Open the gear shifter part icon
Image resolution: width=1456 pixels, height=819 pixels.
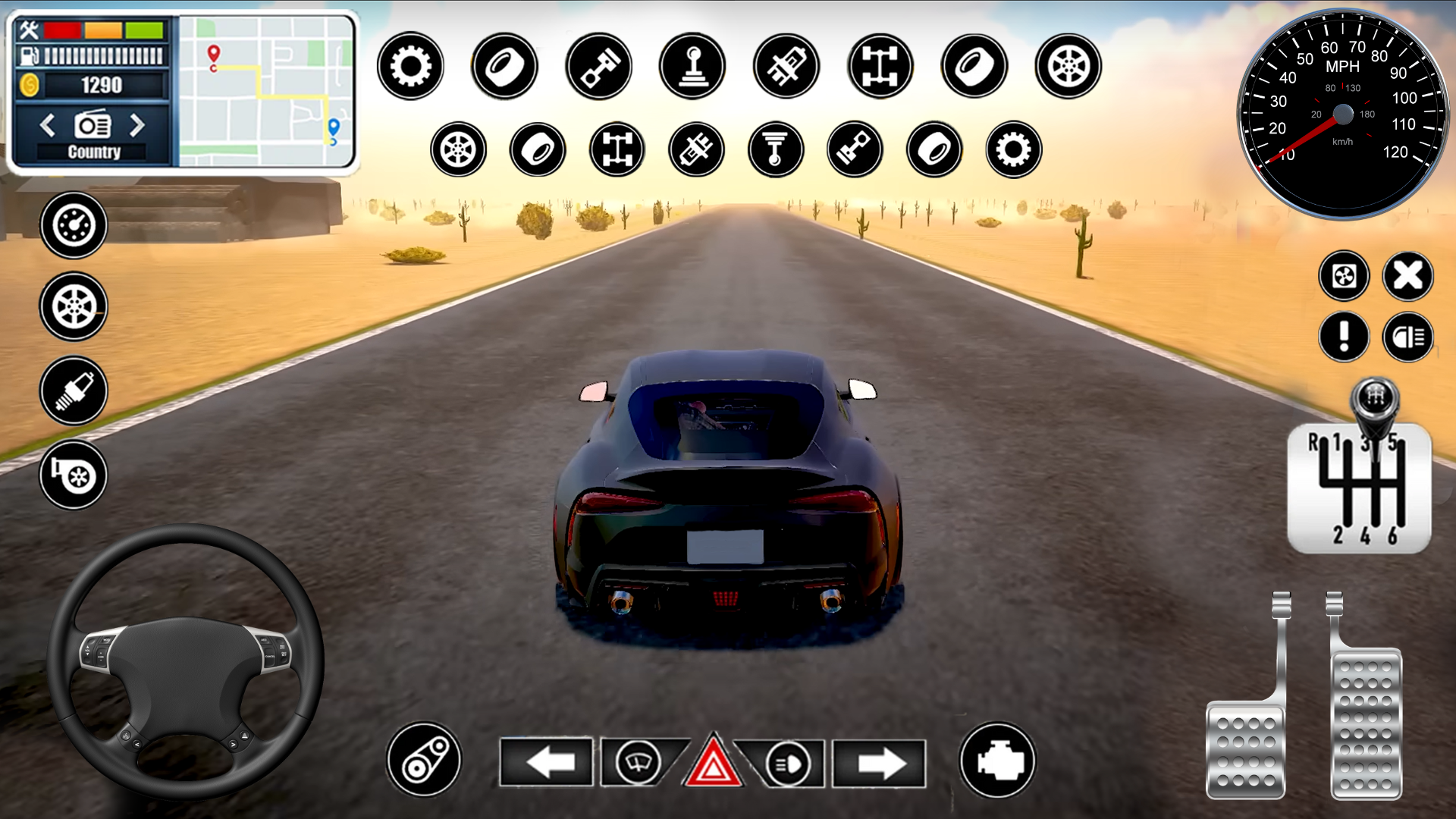click(x=692, y=66)
